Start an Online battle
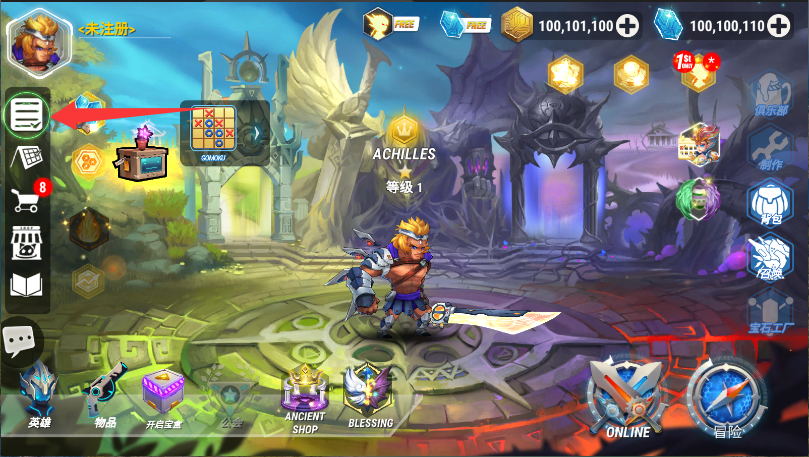Image resolution: width=809 pixels, height=457 pixels. pos(627,397)
